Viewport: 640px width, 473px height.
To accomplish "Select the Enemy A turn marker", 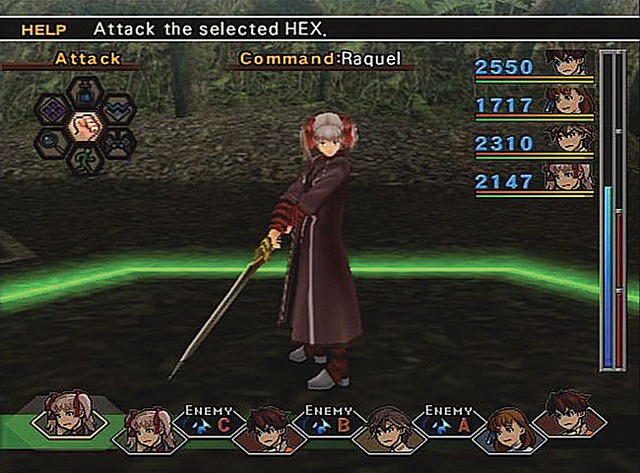I will (x=448, y=424).
